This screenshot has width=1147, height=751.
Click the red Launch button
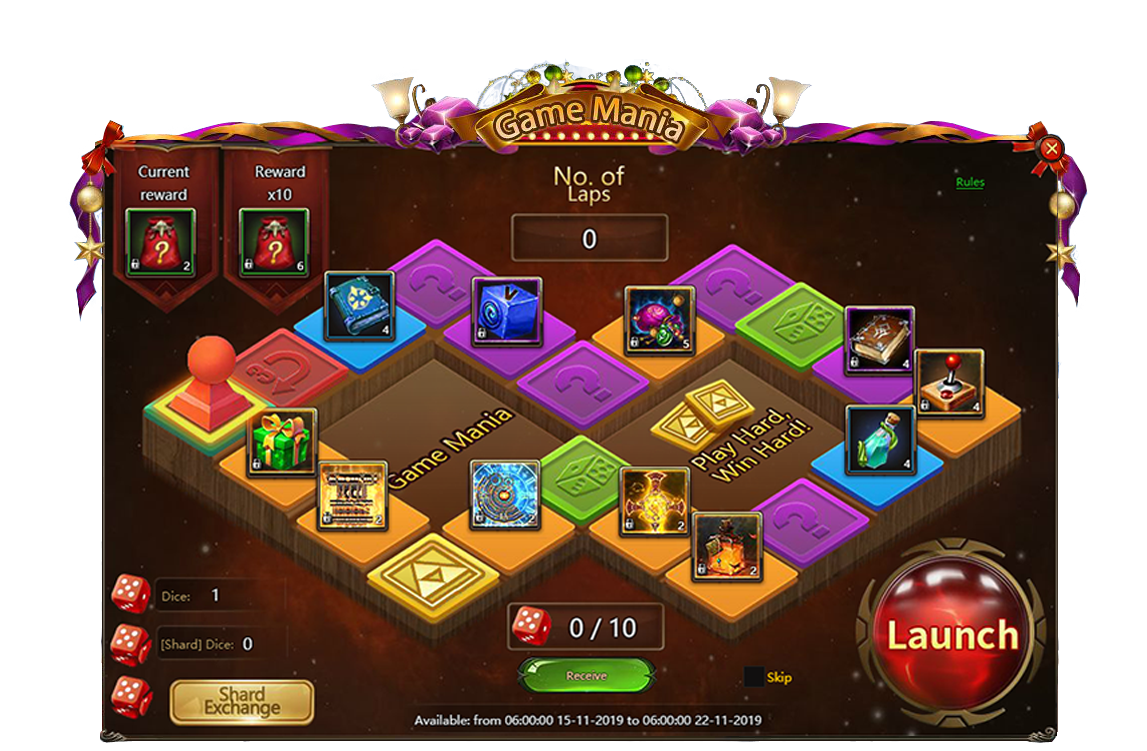tap(951, 635)
